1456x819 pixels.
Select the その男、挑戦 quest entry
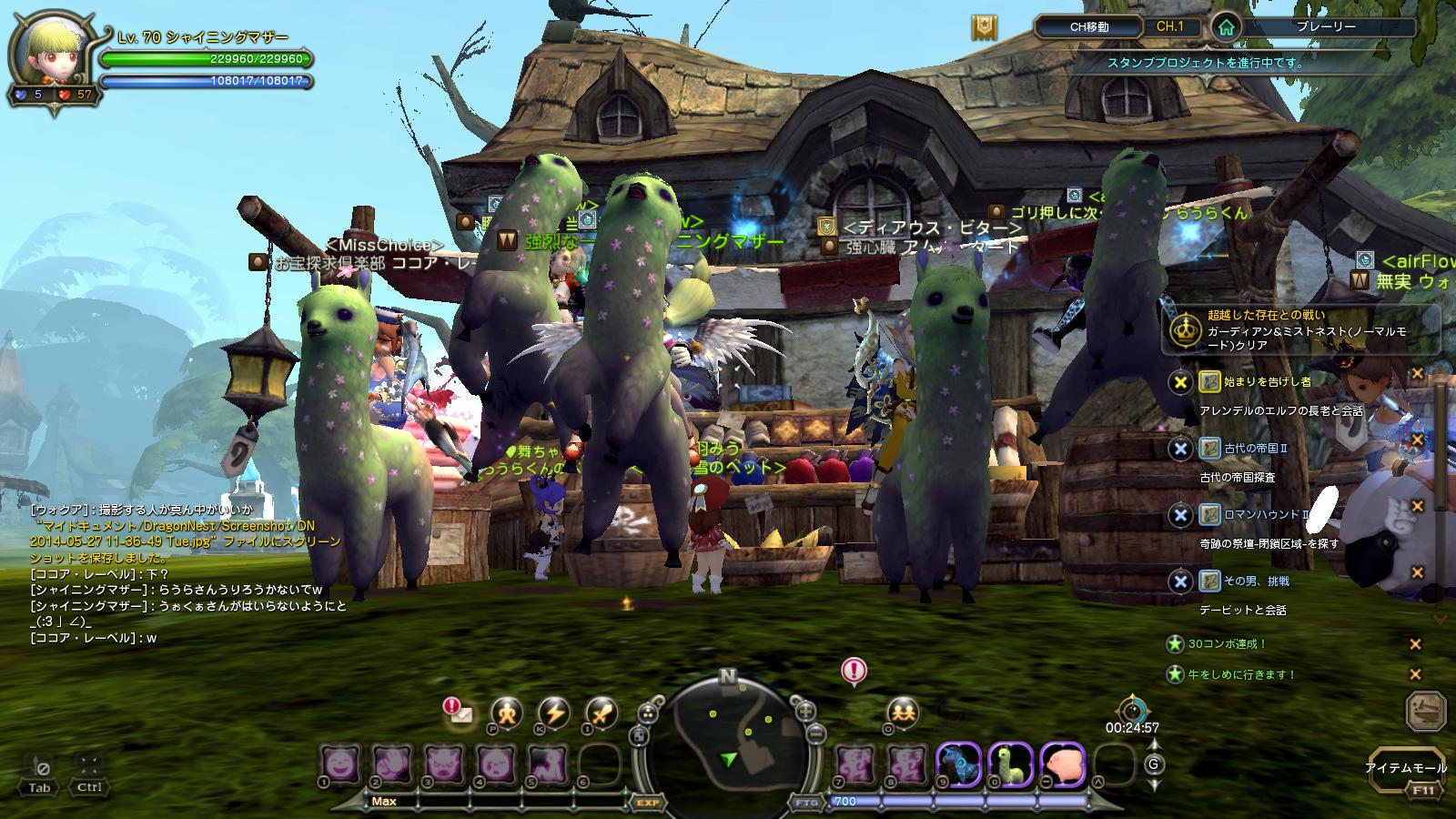click(1256, 581)
